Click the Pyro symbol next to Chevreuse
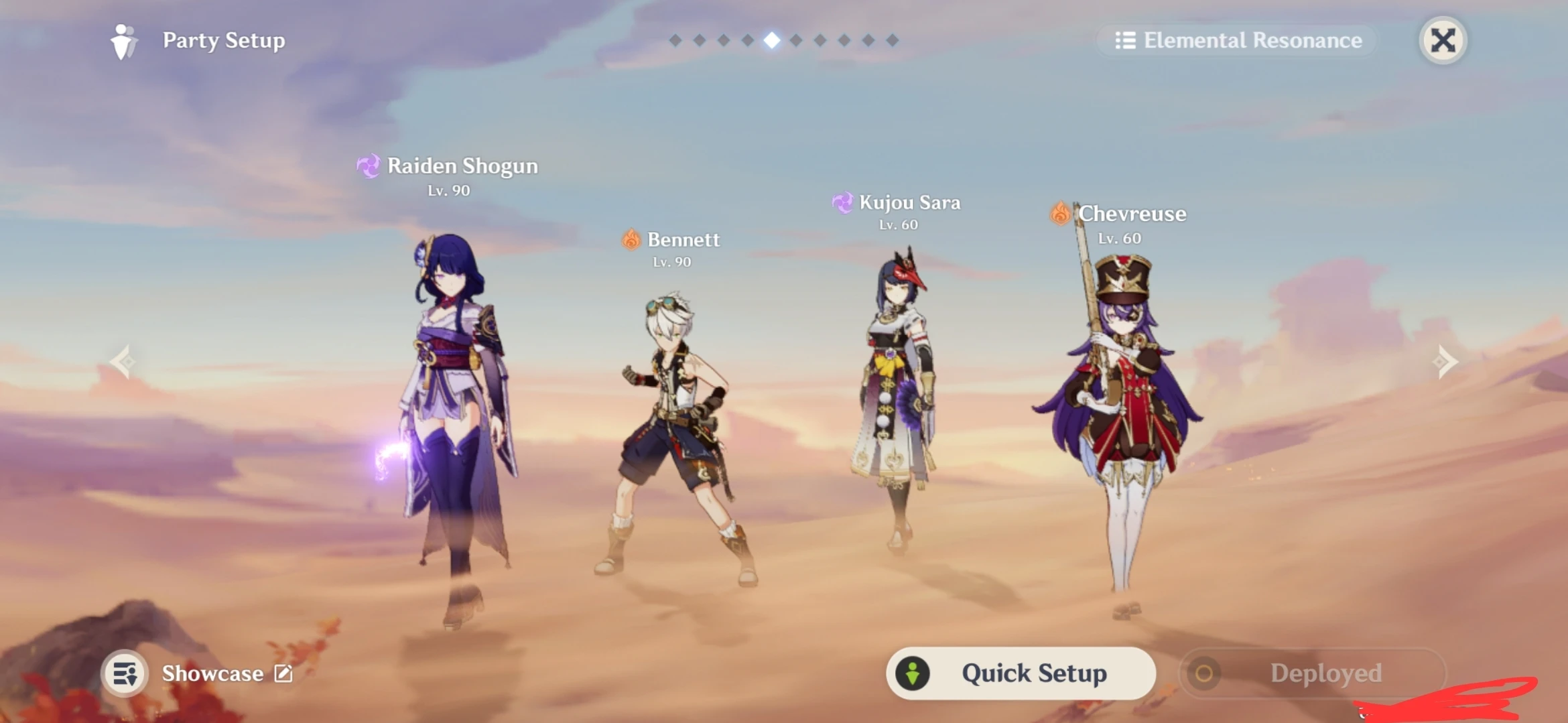The width and height of the screenshot is (1568, 723). tap(1061, 214)
